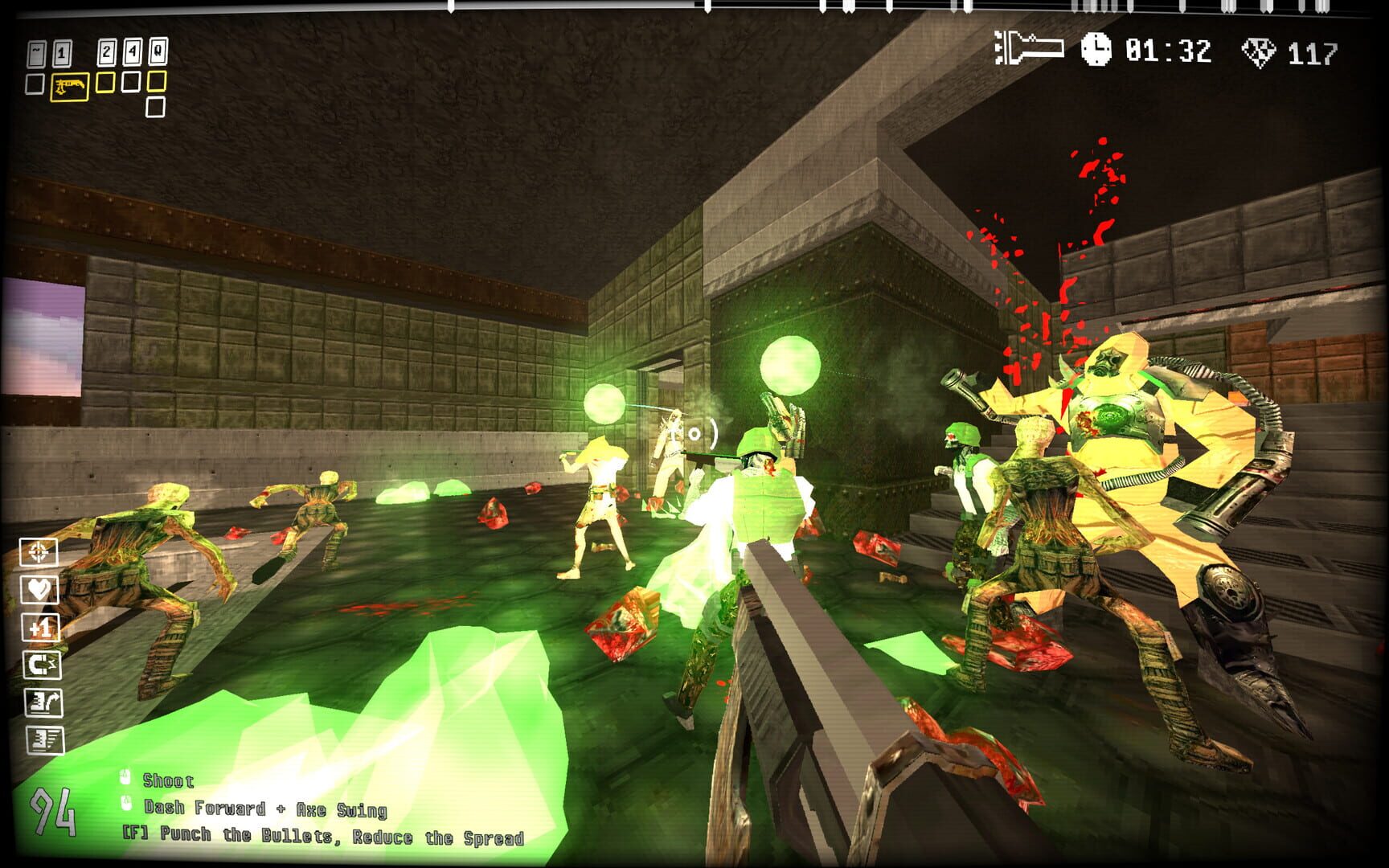Expand the lower empty Q slot box
This screenshot has height=868, width=1389.
click(x=156, y=106)
